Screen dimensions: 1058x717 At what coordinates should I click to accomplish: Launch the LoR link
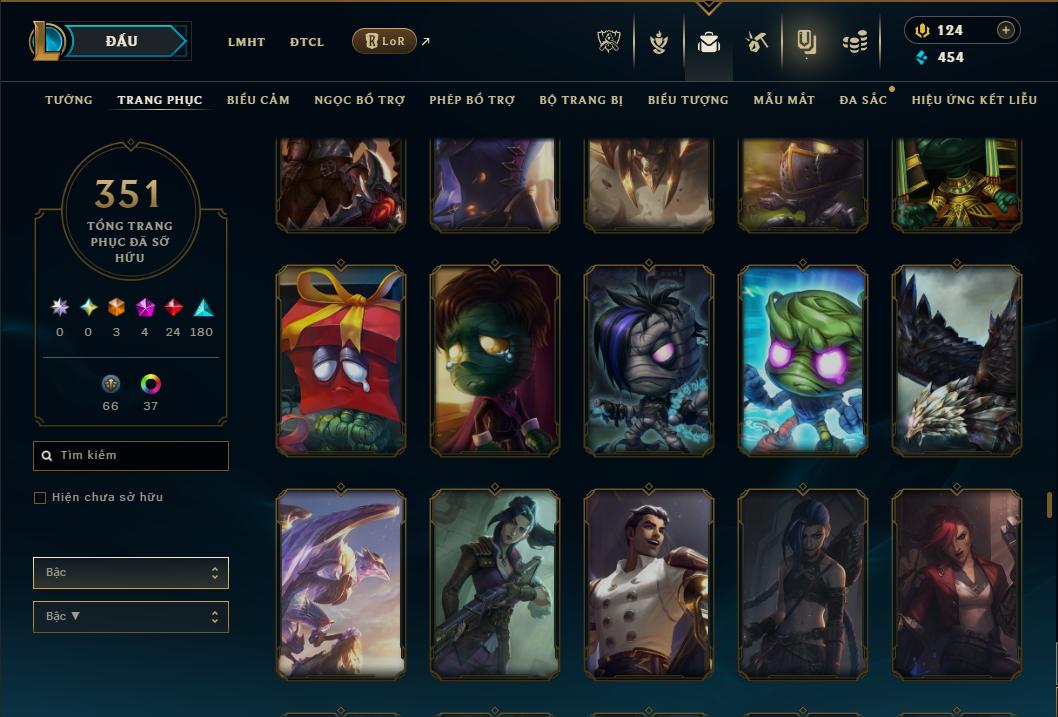pyautogui.click(x=385, y=41)
